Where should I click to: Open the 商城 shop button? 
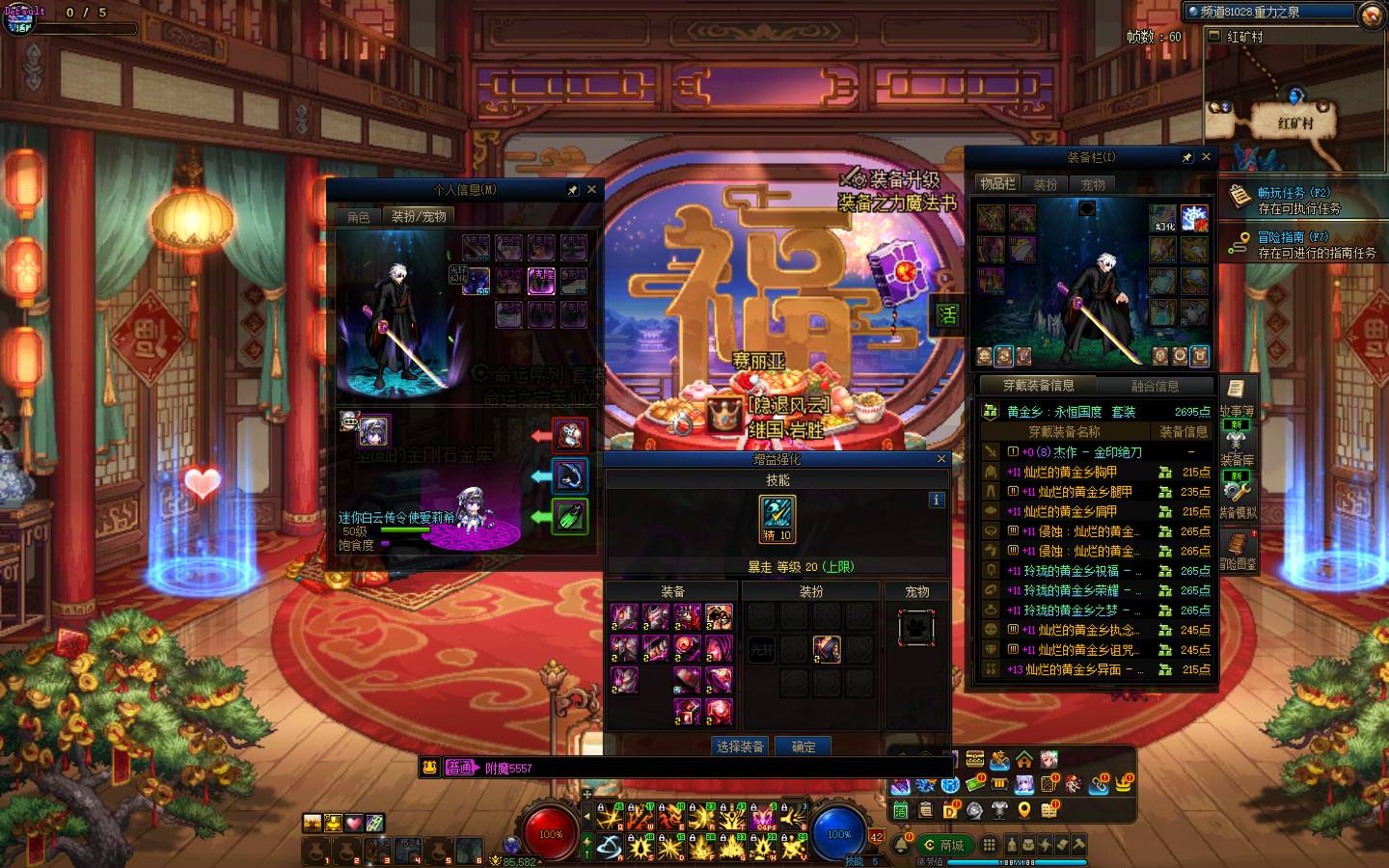[x=944, y=845]
